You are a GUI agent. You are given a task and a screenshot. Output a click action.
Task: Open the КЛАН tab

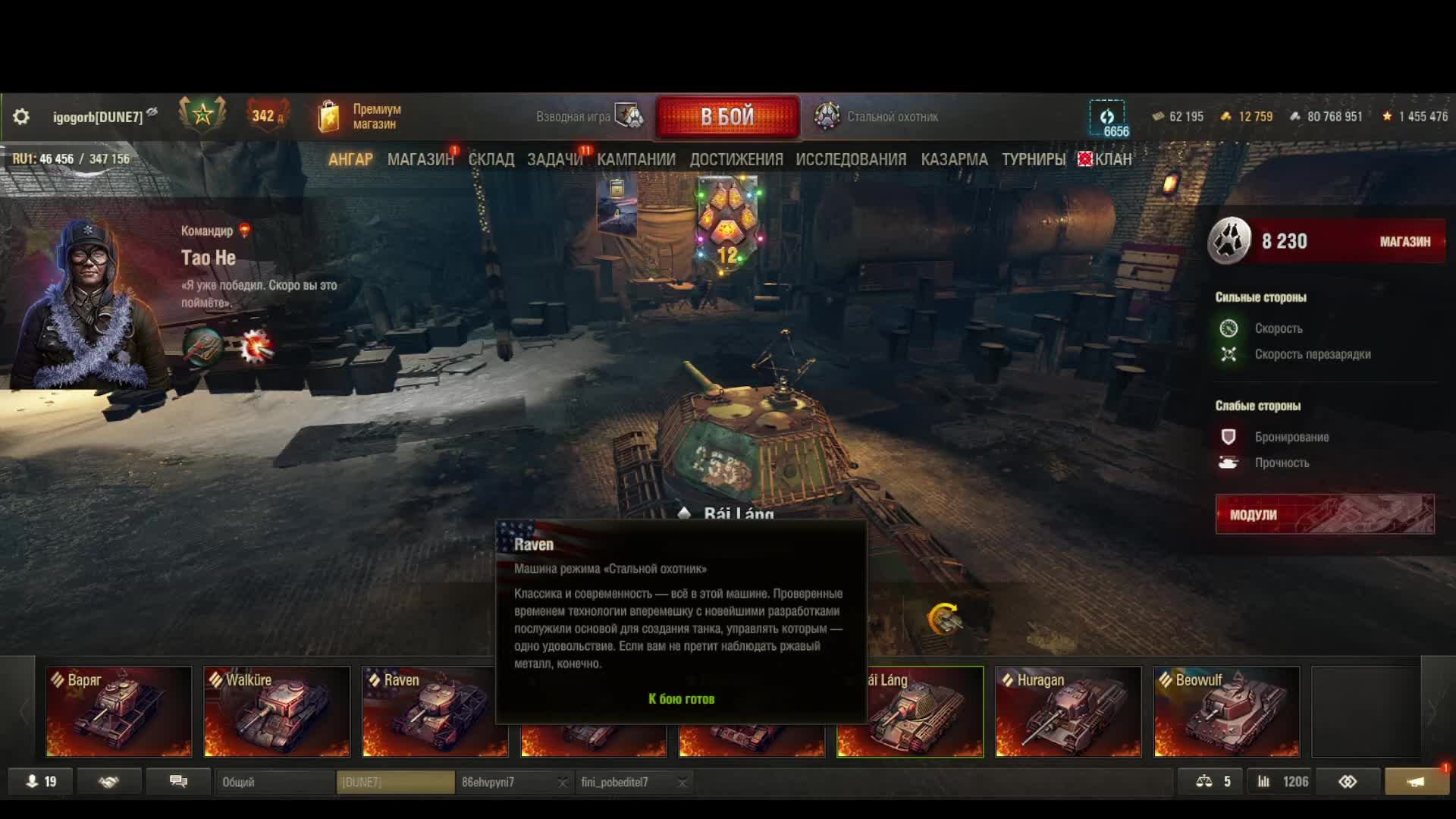1112,159
